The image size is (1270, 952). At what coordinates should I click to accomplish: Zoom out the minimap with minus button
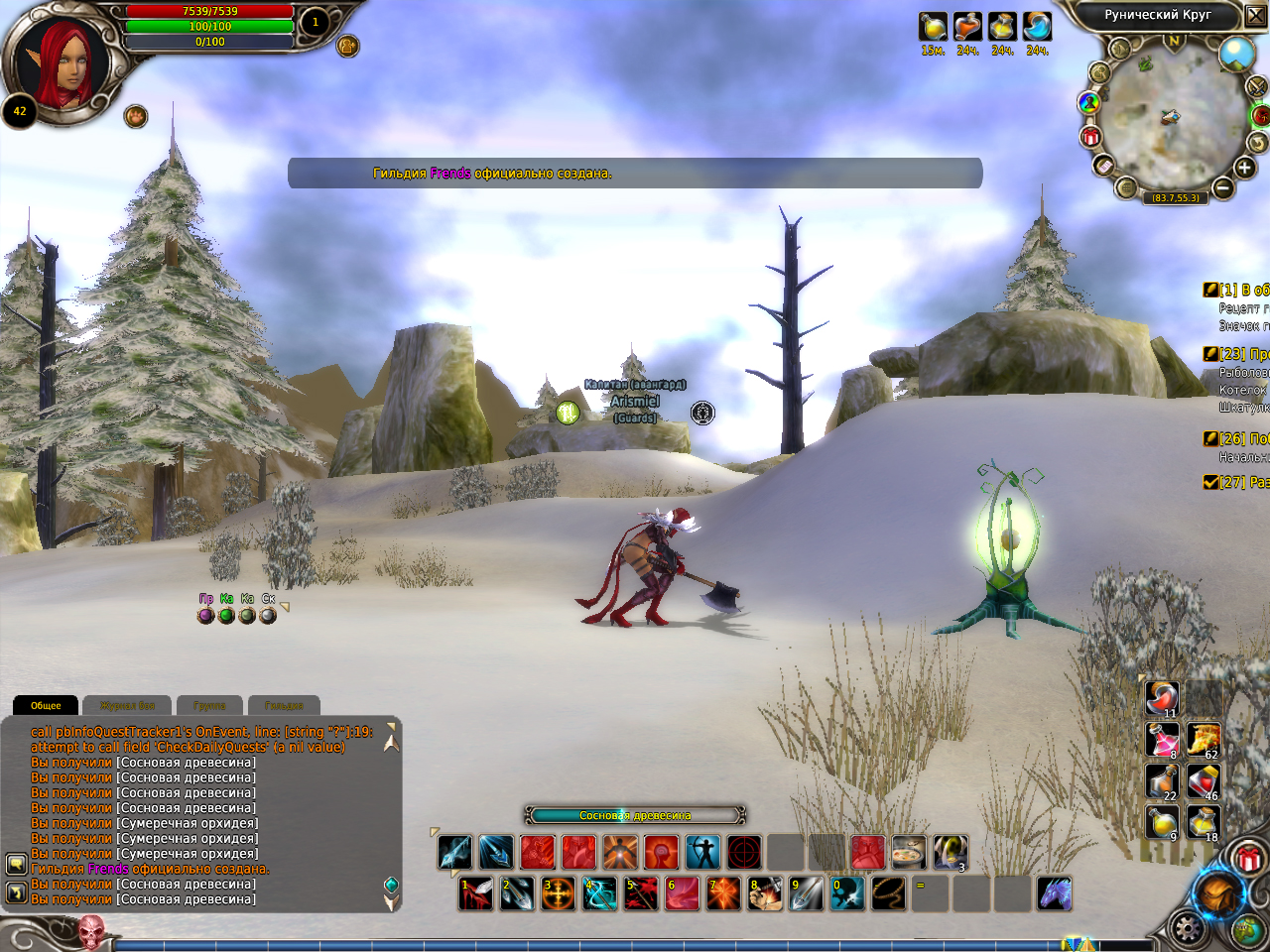point(1222,186)
